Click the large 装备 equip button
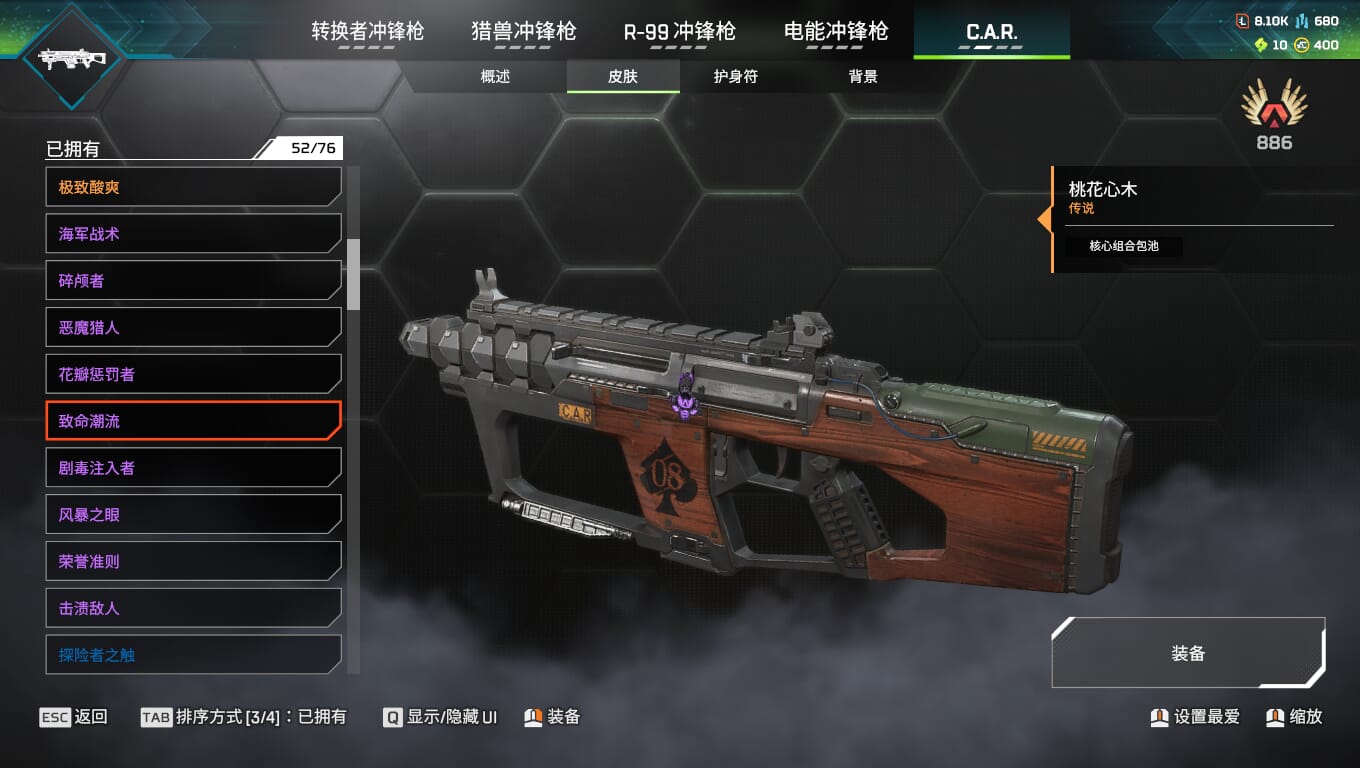 pos(1188,653)
